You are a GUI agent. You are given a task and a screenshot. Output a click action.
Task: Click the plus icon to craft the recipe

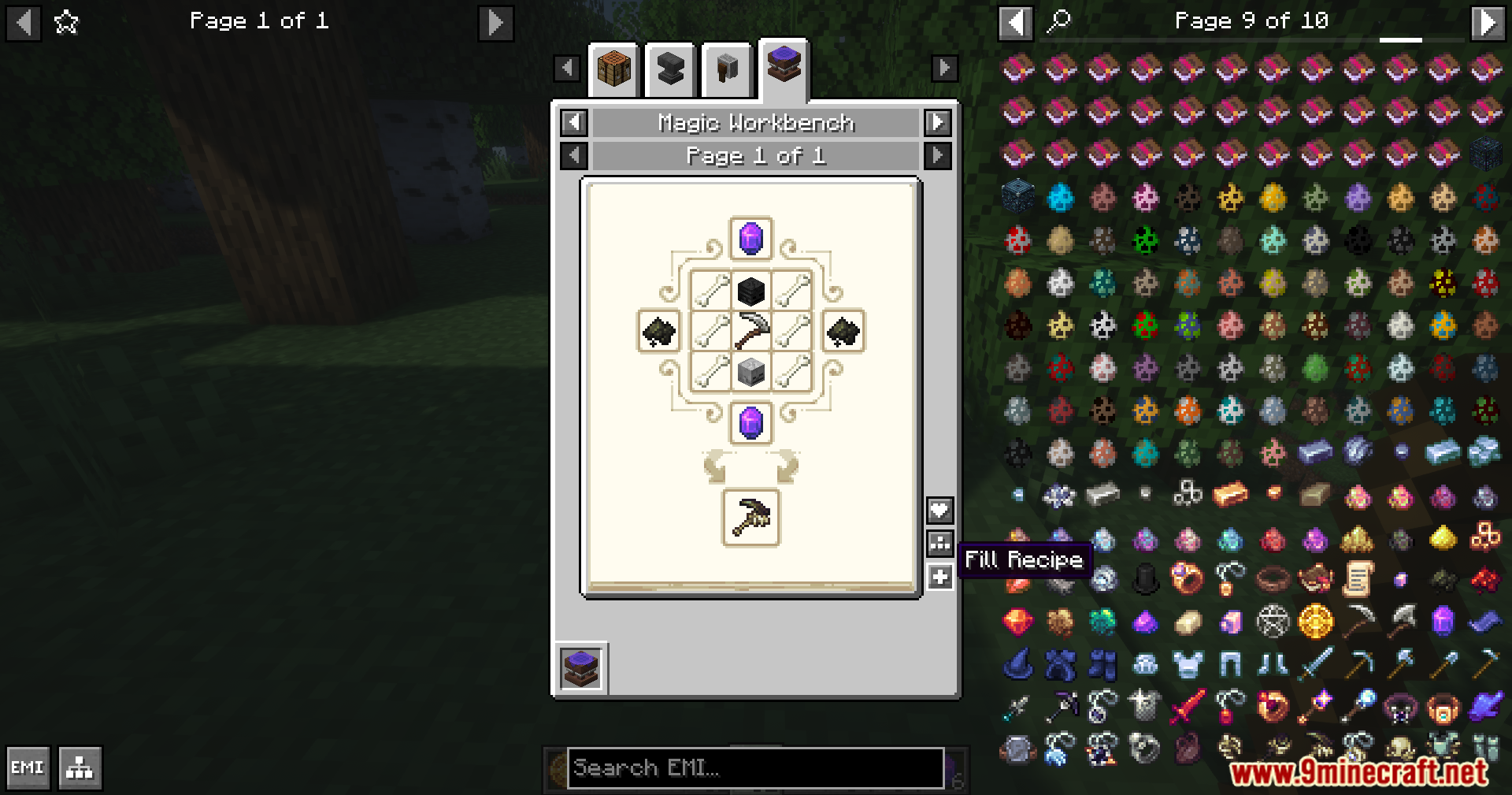click(939, 577)
